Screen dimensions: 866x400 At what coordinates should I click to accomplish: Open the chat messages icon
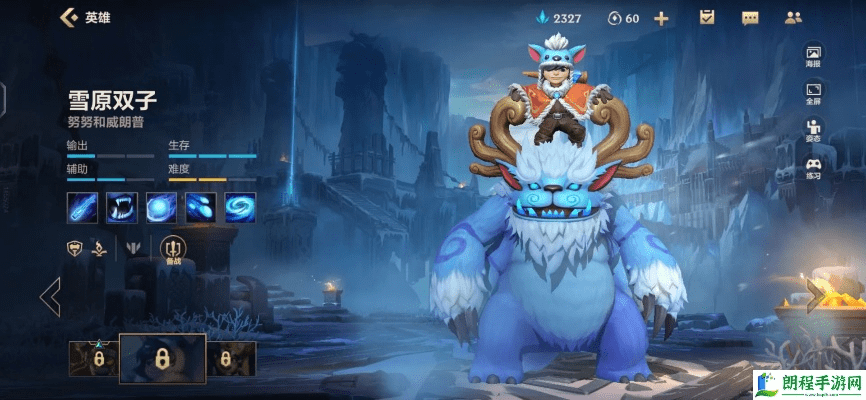tap(749, 17)
